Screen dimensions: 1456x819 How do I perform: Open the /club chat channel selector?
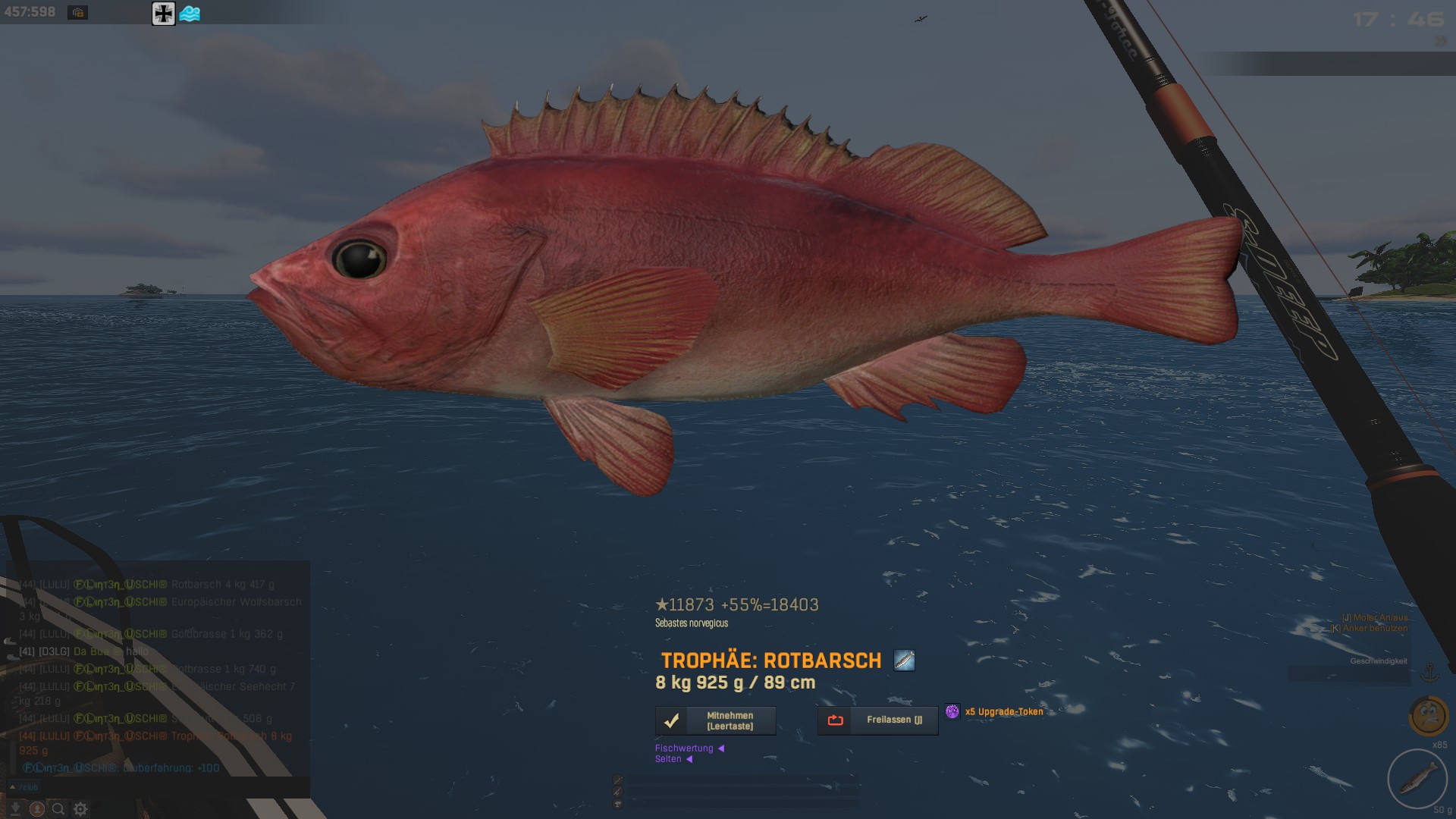pos(24,787)
